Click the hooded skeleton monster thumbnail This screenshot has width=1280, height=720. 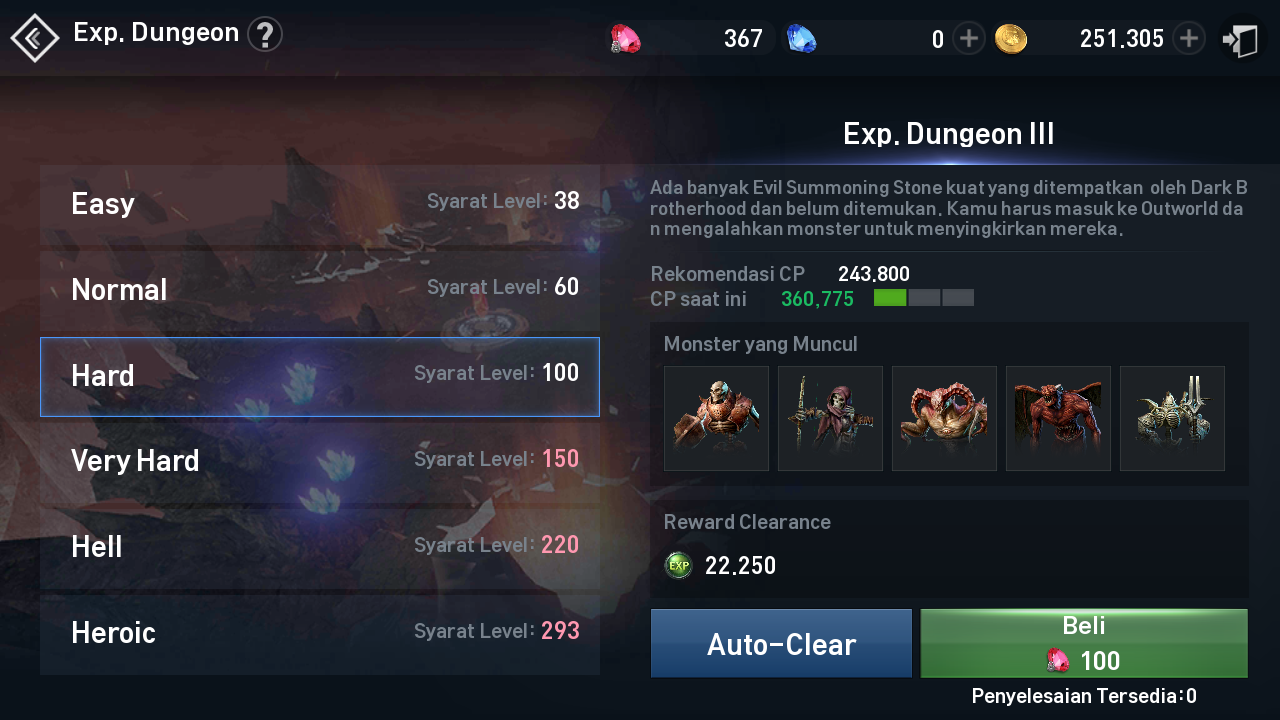pos(830,418)
